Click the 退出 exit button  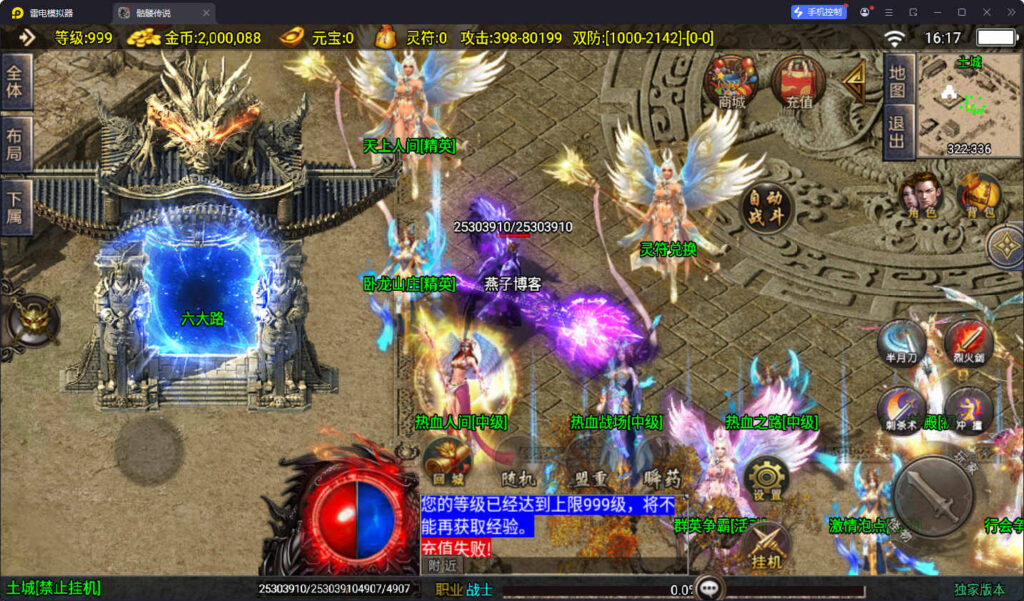(897, 130)
